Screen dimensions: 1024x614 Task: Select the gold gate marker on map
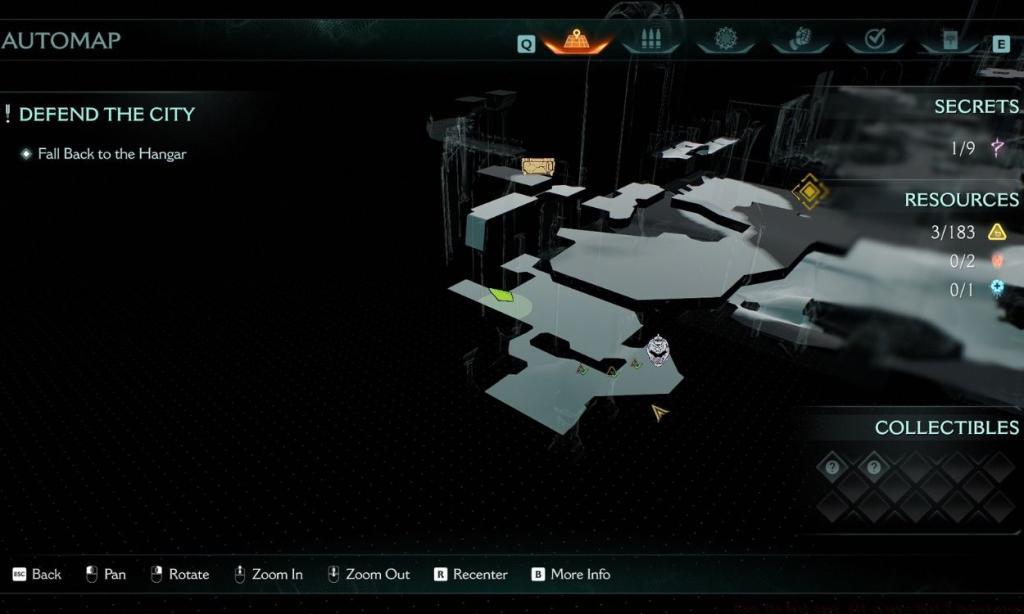[x=537, y=166]
